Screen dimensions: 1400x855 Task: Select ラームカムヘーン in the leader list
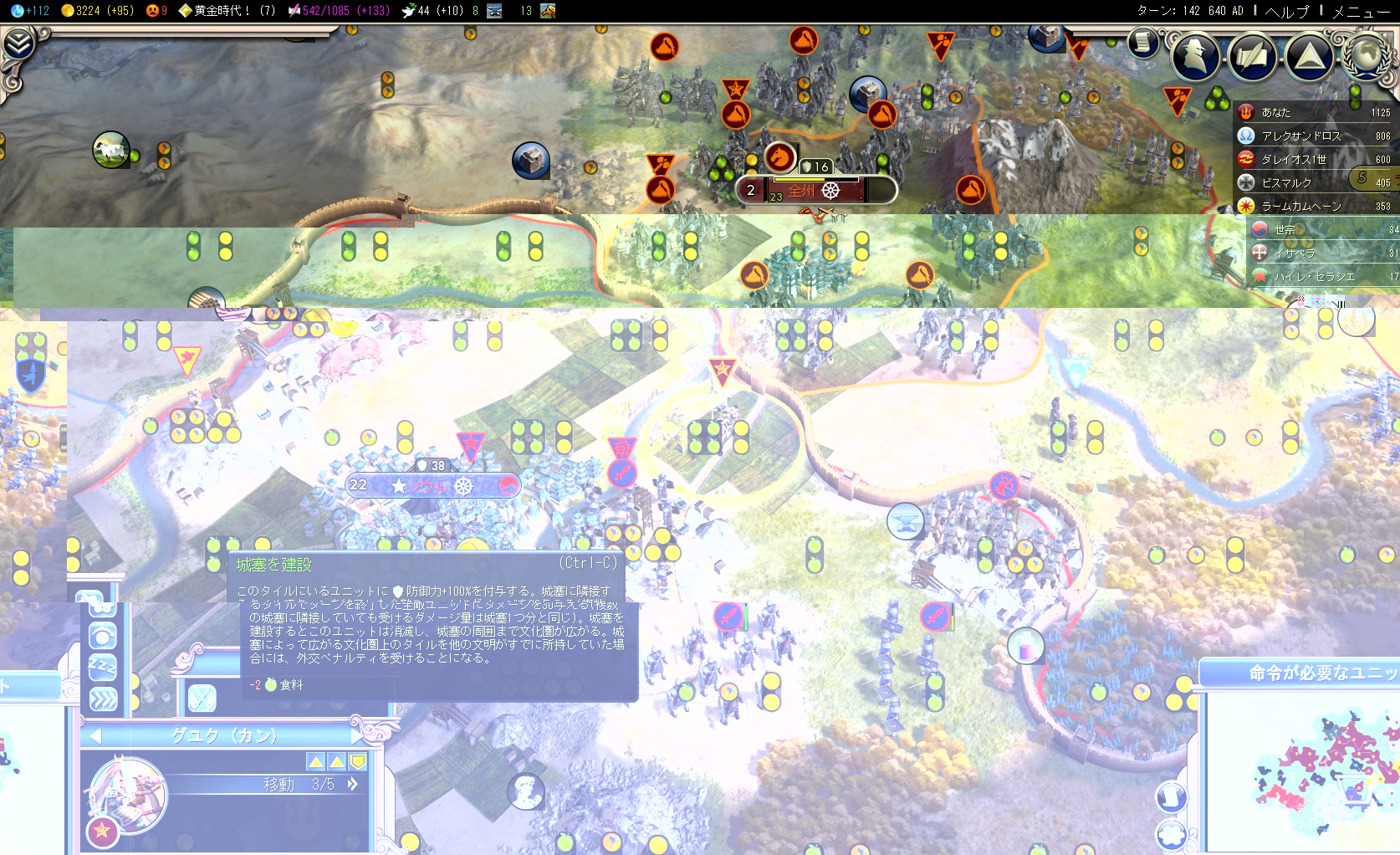pos(1301,206)
